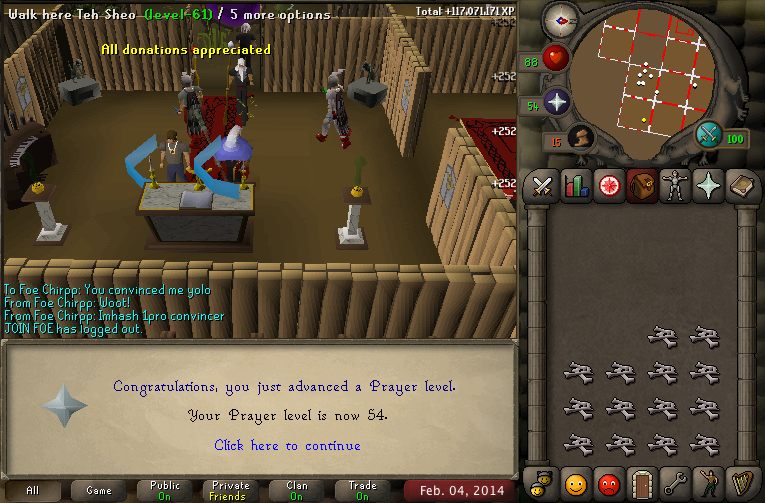The height and width of the screenshot is (503, 765).
Task: Open the Quest List tab
Action: click(608, 186)
